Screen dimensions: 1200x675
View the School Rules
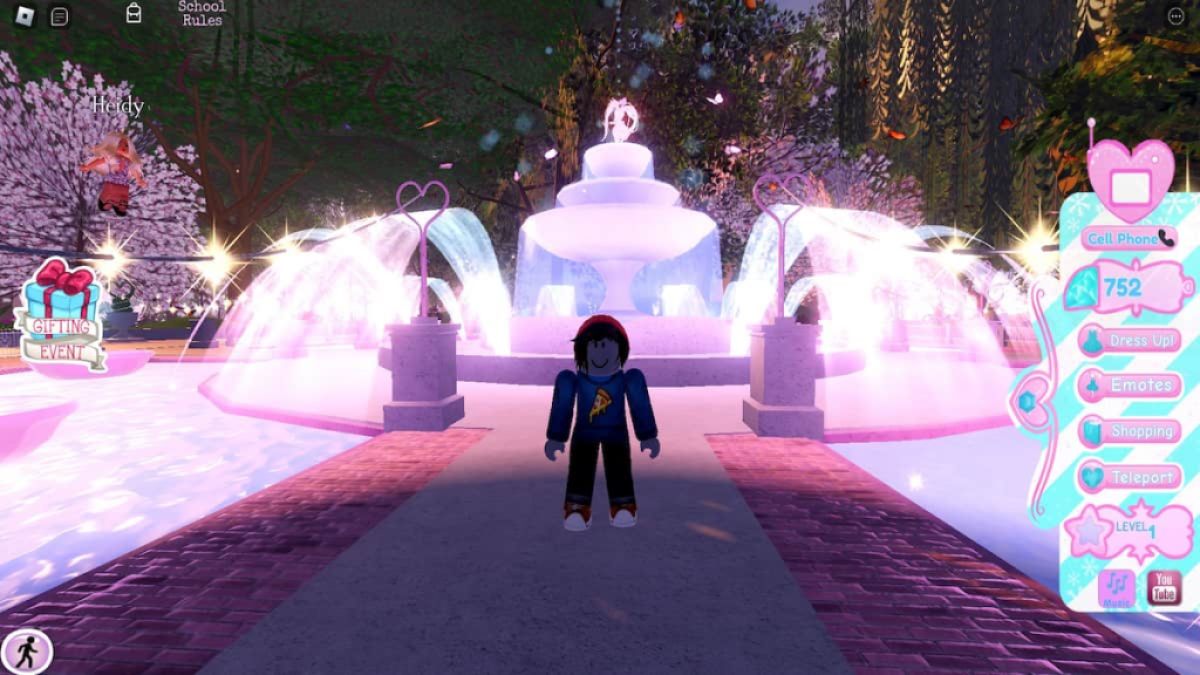tap(201, 13)
